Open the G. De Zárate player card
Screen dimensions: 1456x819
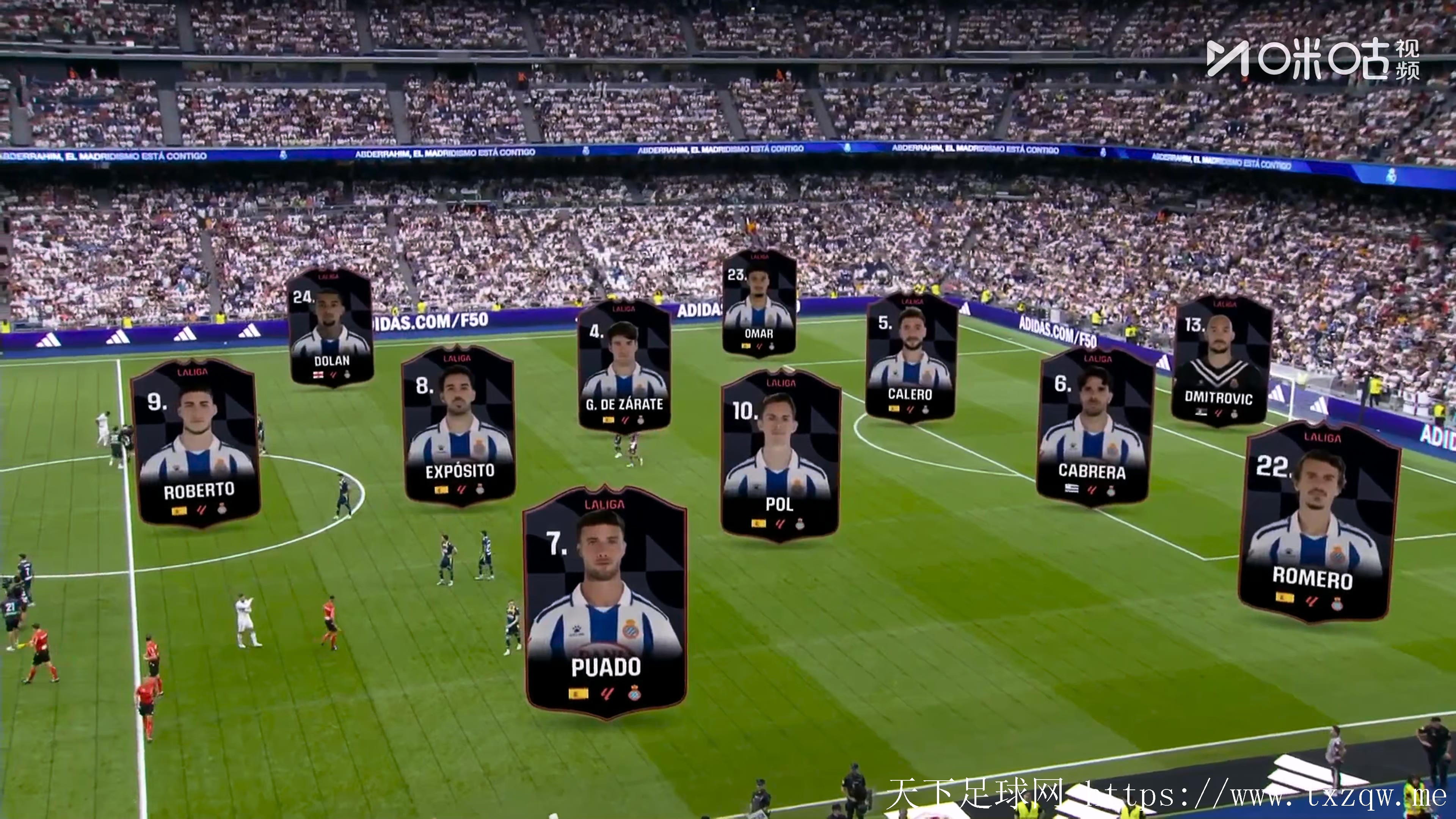624,367
